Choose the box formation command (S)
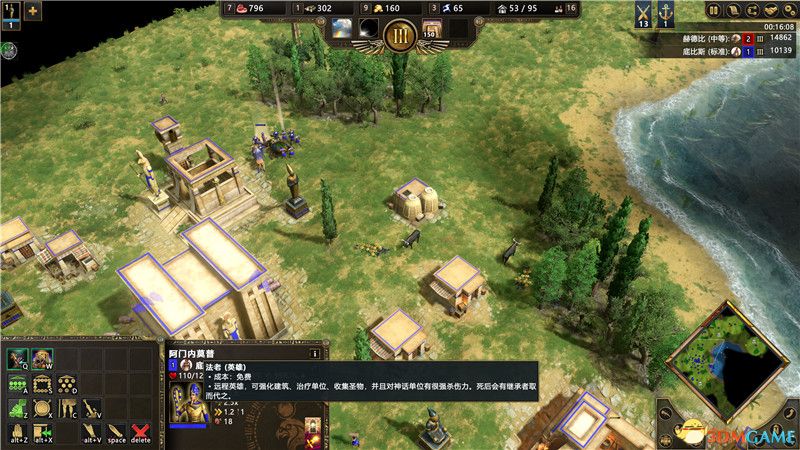800x450 pixels. 42,384
